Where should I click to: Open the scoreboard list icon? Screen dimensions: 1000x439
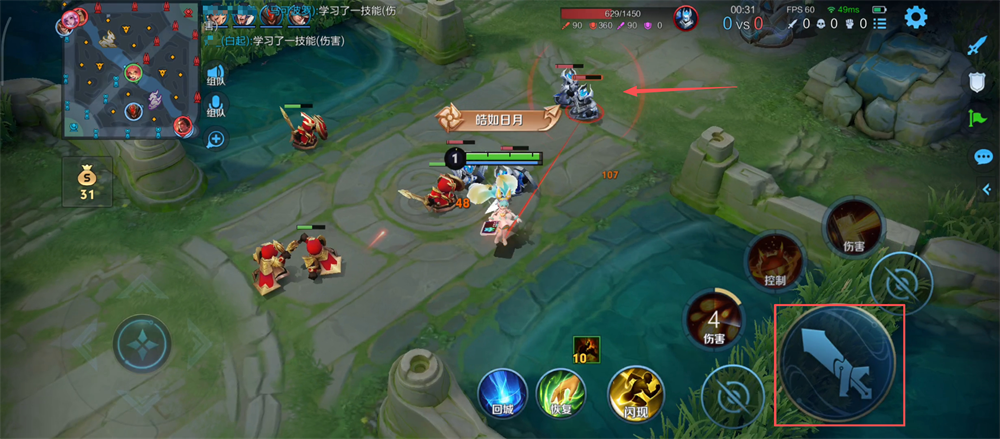pos(880,23)
